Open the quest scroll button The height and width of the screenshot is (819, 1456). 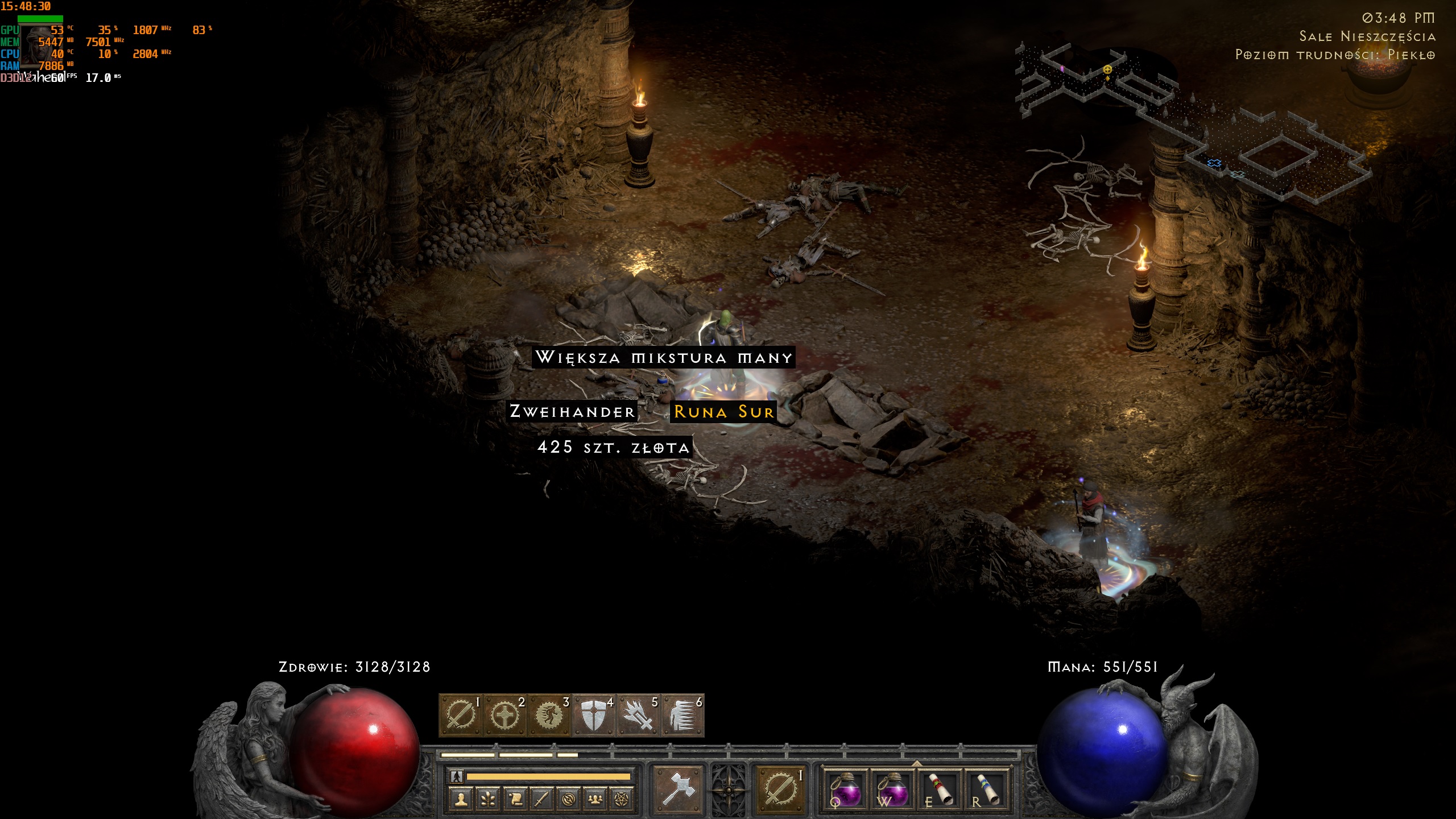(515, 800)
